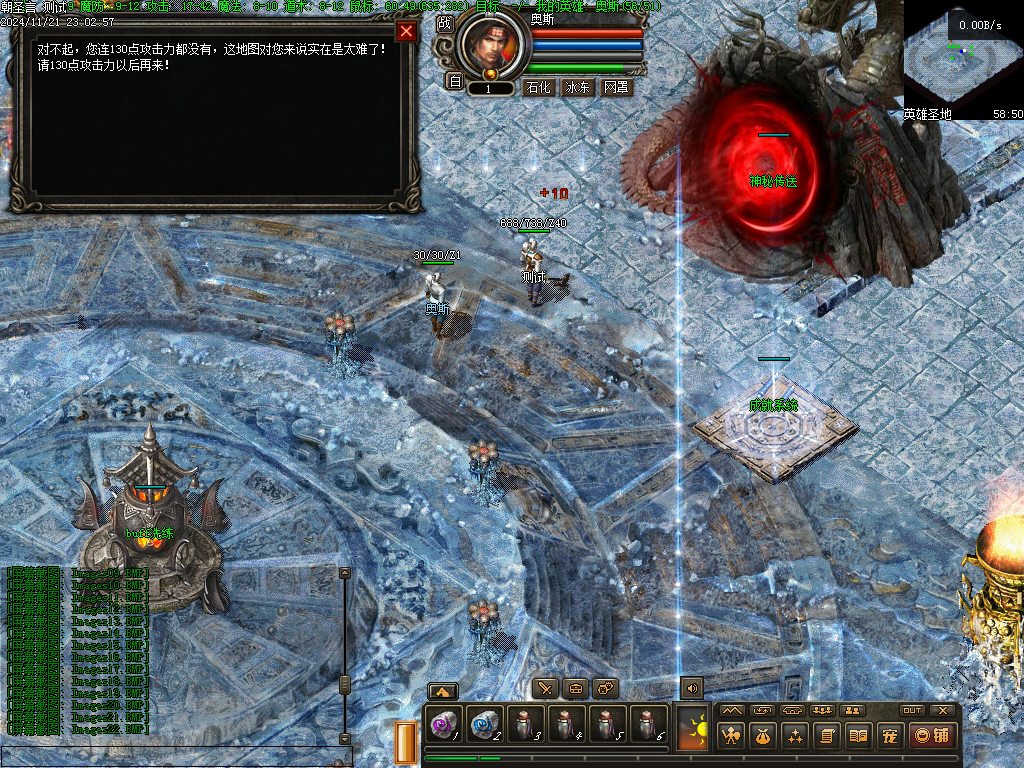Toggle sound with the speaker button
Image resolution: width=1024 pixels, height=768 pixels.
tap(691, 687)
